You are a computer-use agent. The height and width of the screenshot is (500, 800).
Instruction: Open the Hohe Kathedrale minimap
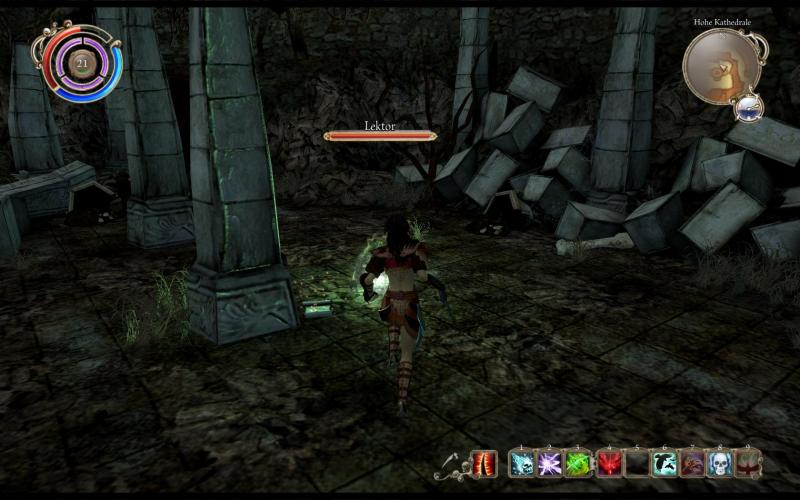tap(722, 65)
